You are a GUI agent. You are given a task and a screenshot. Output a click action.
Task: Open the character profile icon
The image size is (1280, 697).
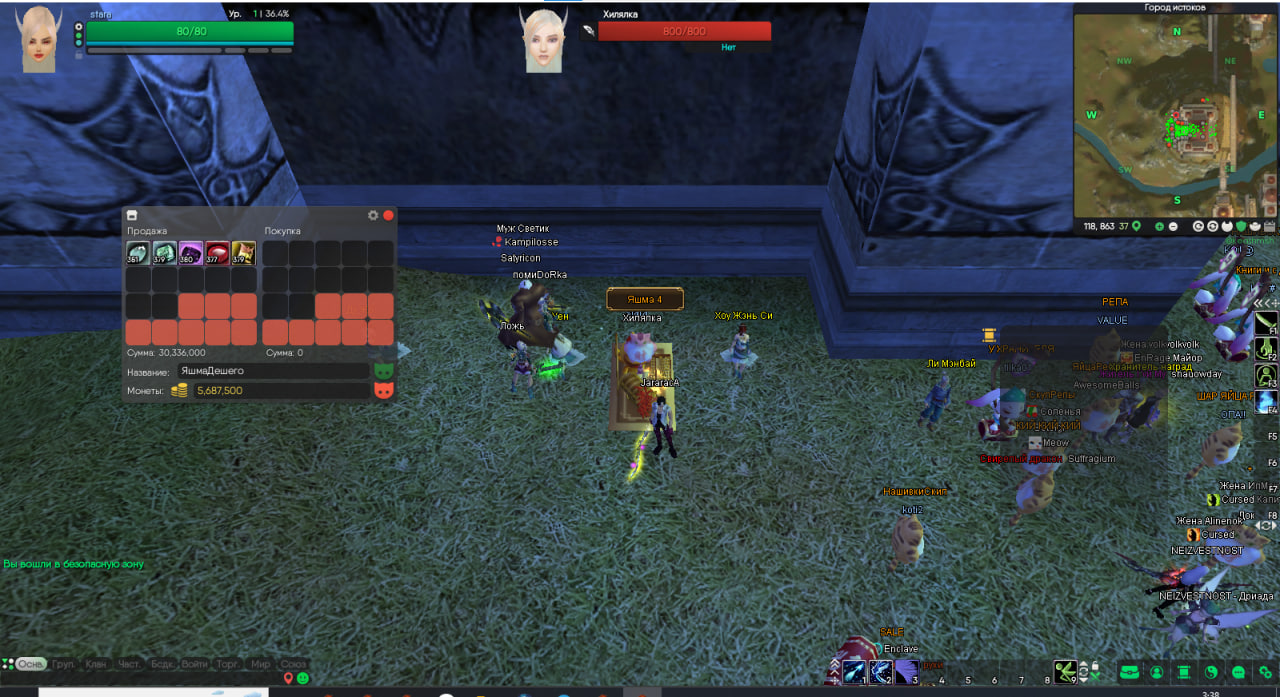click(x=1157, y=672)
